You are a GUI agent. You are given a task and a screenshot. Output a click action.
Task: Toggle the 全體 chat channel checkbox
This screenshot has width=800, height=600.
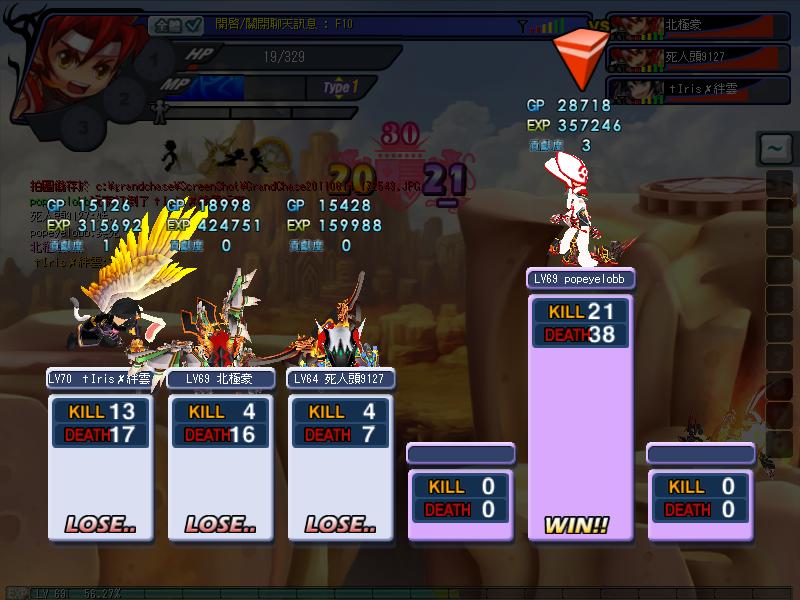(193, 25)
